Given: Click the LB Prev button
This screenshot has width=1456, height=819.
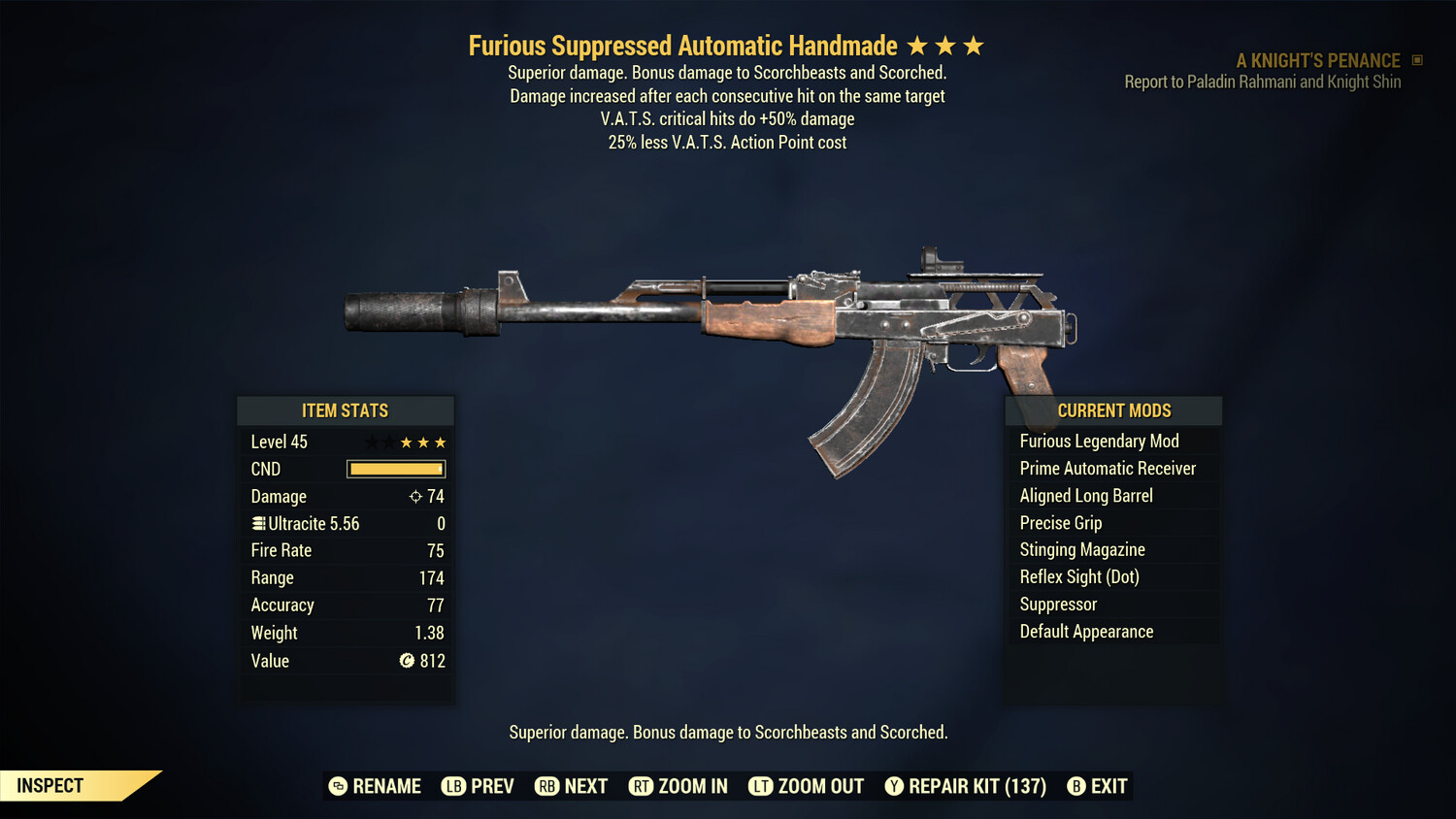Looking at the screenshot, I should click(452, 786).
